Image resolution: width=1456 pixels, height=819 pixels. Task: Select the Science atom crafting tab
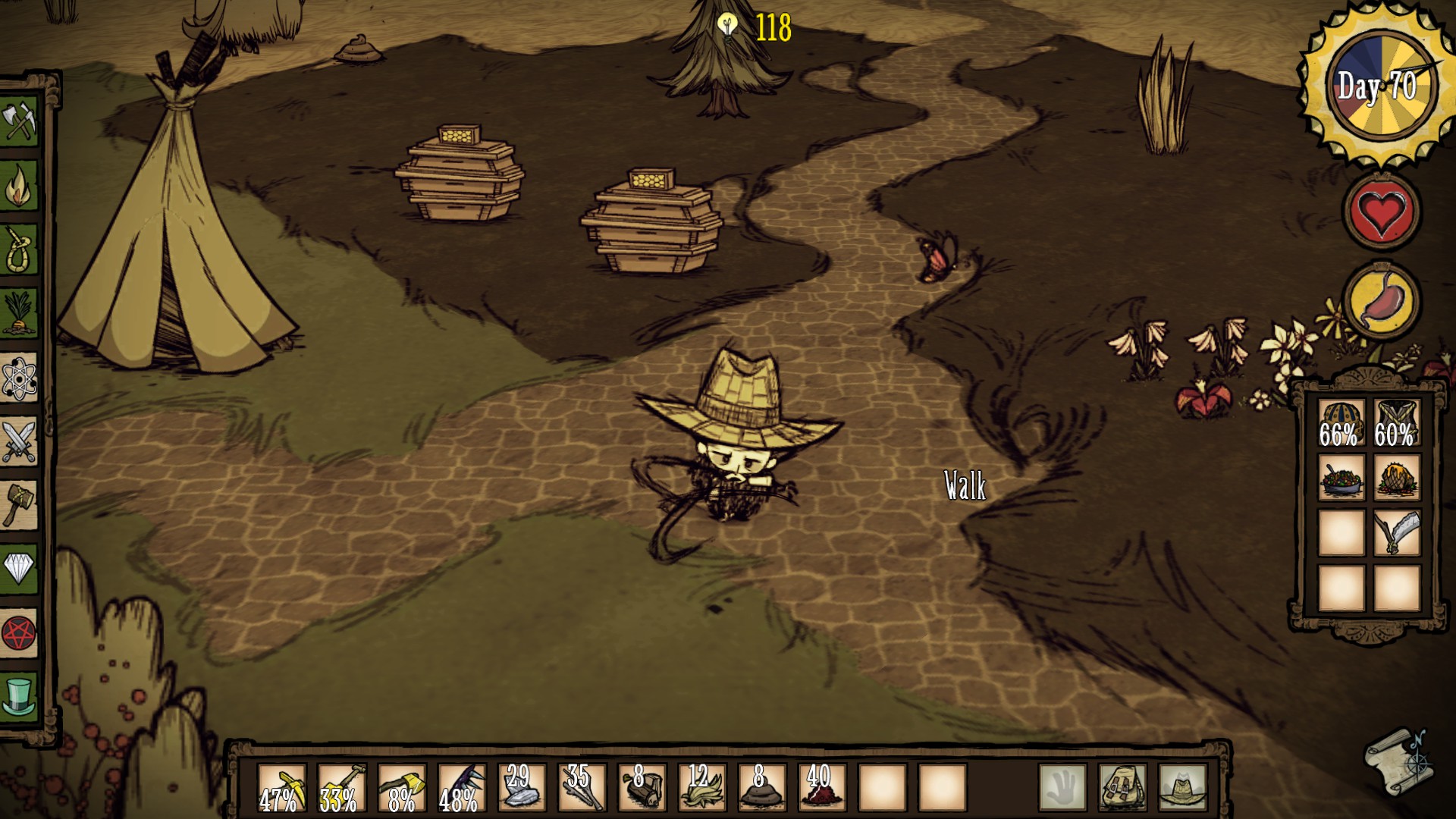tap(19, 377)
